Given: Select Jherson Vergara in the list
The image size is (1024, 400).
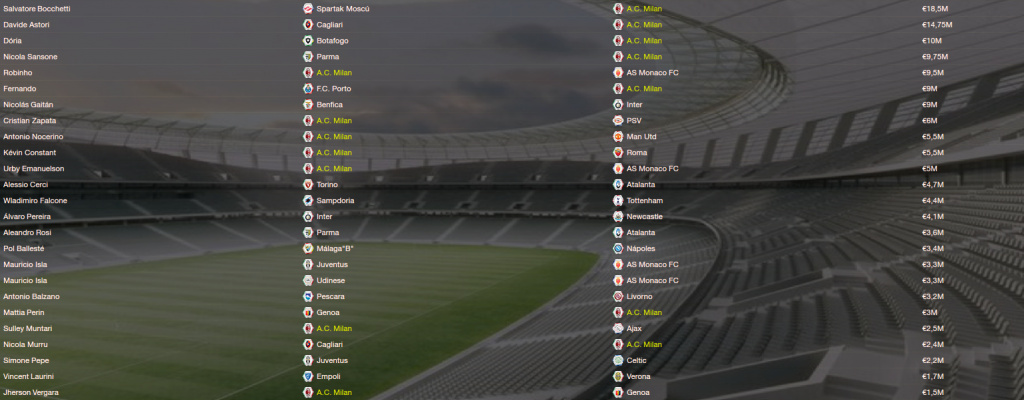Looking at the screenshot, I should click(x=31, y=392).
